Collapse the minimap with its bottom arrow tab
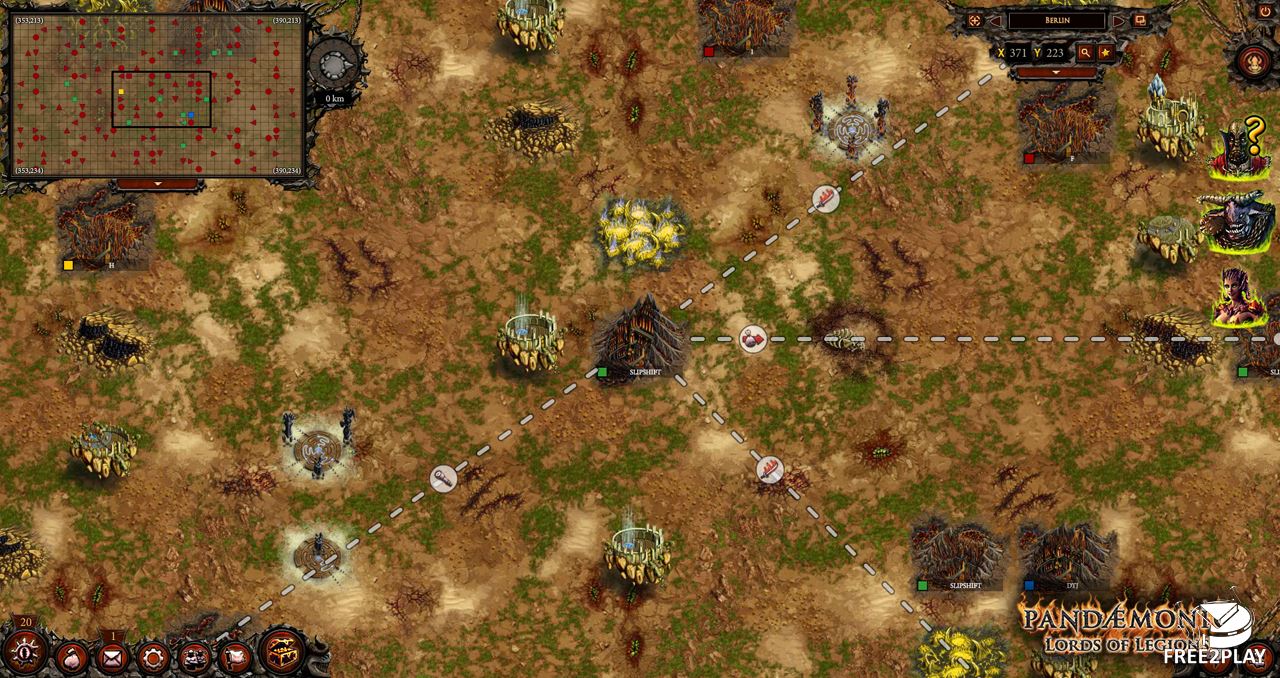This screenshot has width=1280, height=678. click(x=157, y=185)
